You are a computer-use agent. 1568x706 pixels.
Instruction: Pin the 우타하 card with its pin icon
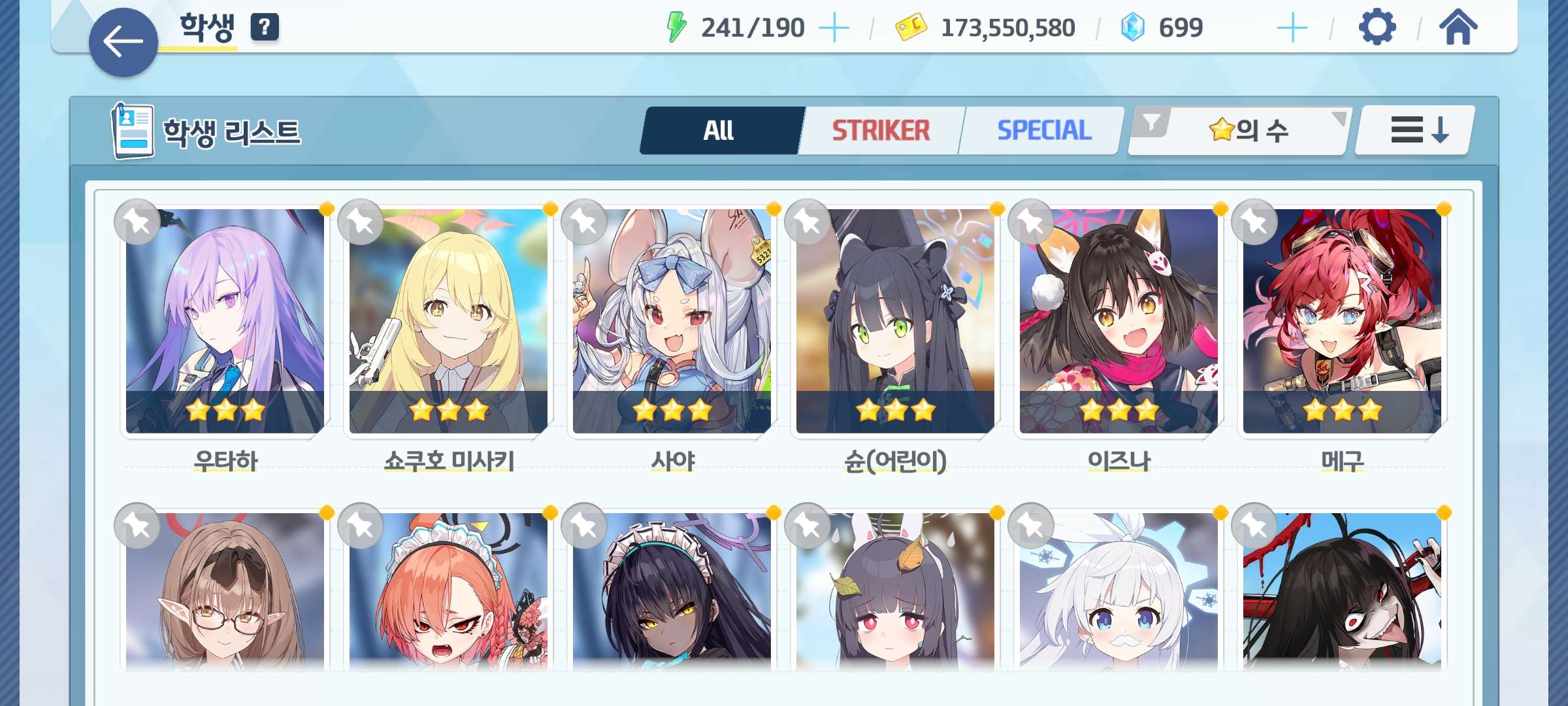pos(137,222)
